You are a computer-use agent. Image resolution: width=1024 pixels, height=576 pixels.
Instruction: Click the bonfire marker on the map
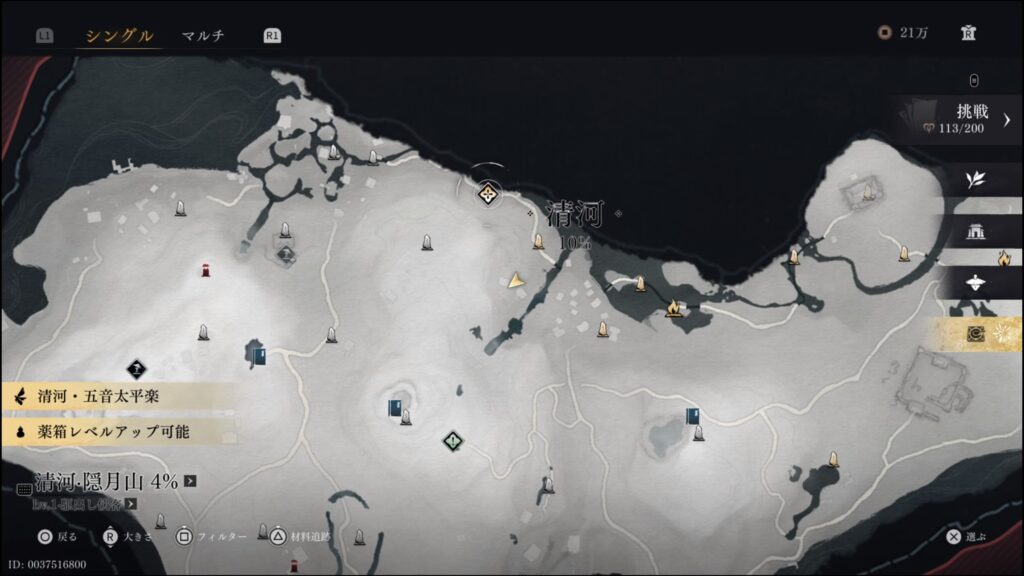pyautogui.click(x=674, y=307)
